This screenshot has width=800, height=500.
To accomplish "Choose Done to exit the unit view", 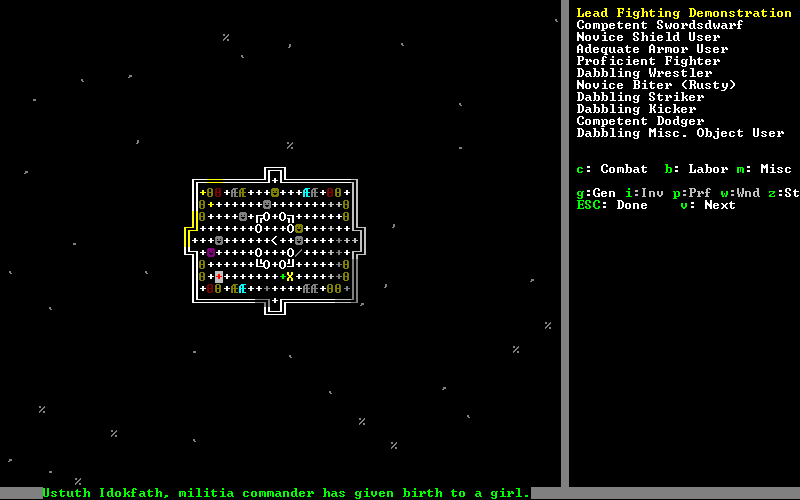I will click(613, 205).
